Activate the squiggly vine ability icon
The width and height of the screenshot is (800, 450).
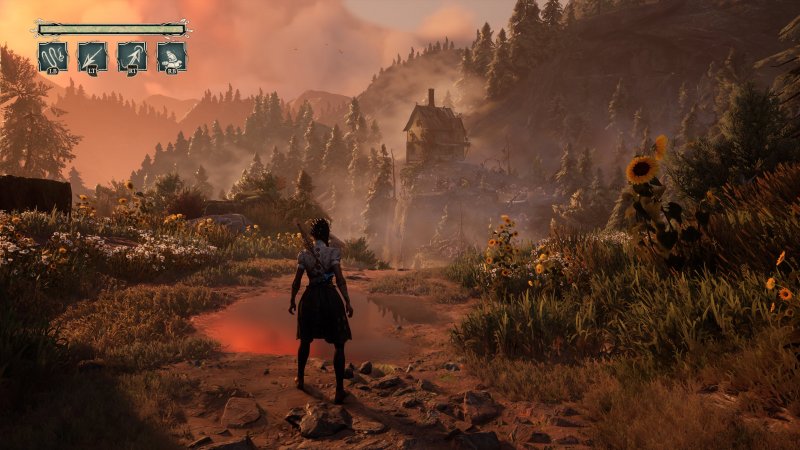point(53,56)
